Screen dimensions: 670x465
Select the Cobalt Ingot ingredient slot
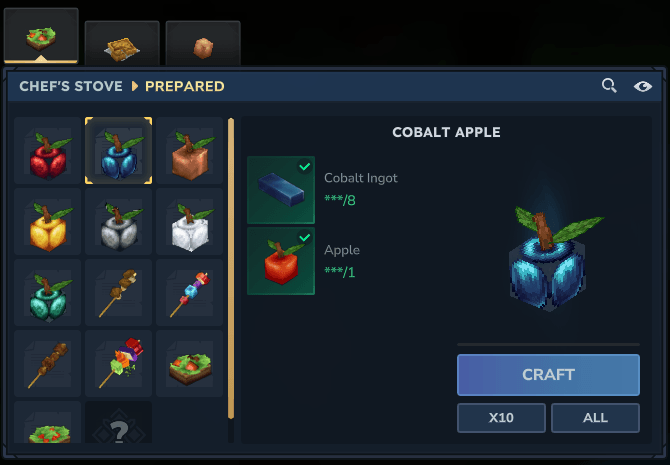[x=281, y=189]
